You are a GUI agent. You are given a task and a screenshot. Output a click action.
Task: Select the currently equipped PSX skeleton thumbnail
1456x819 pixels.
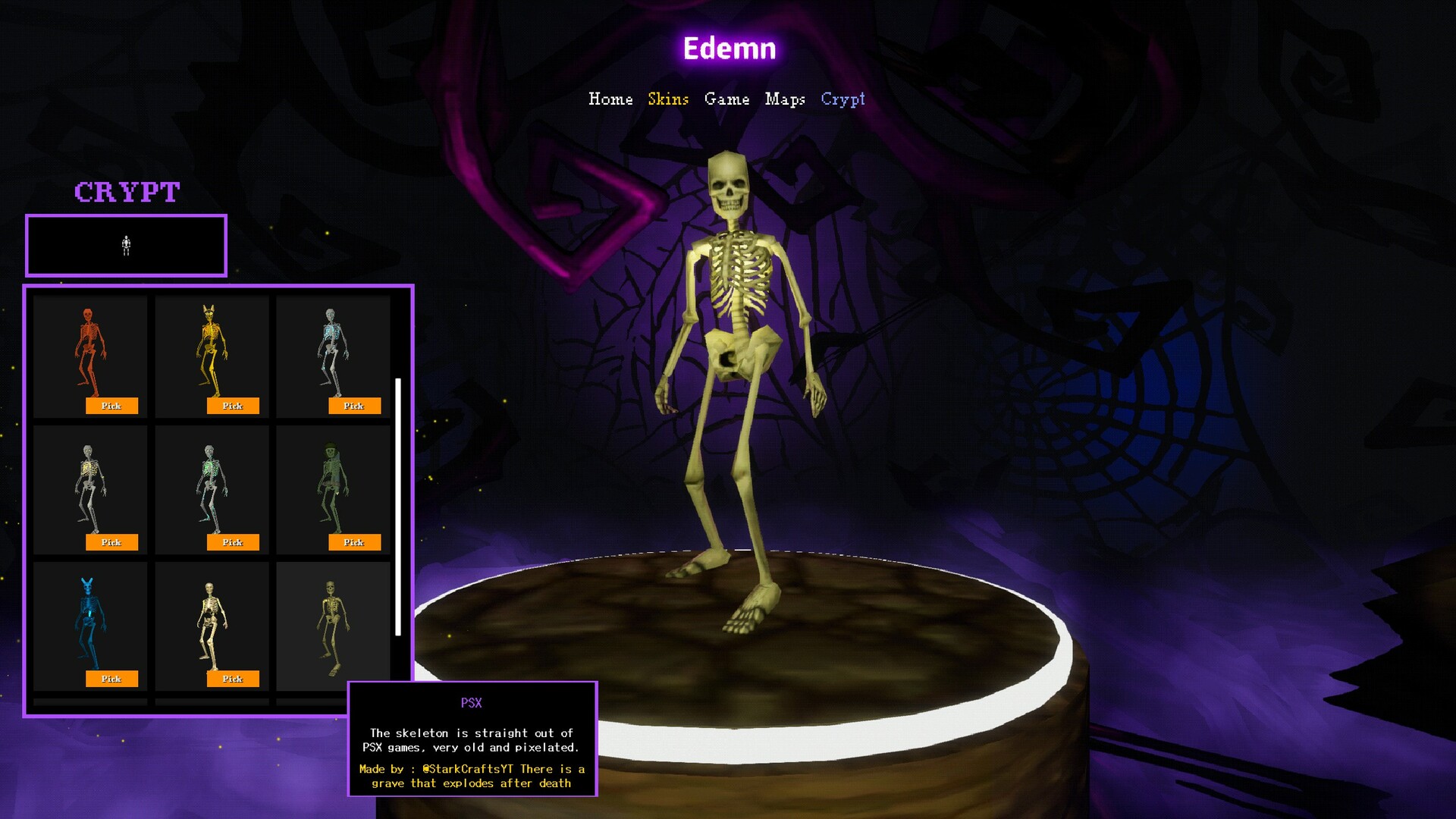331,622
